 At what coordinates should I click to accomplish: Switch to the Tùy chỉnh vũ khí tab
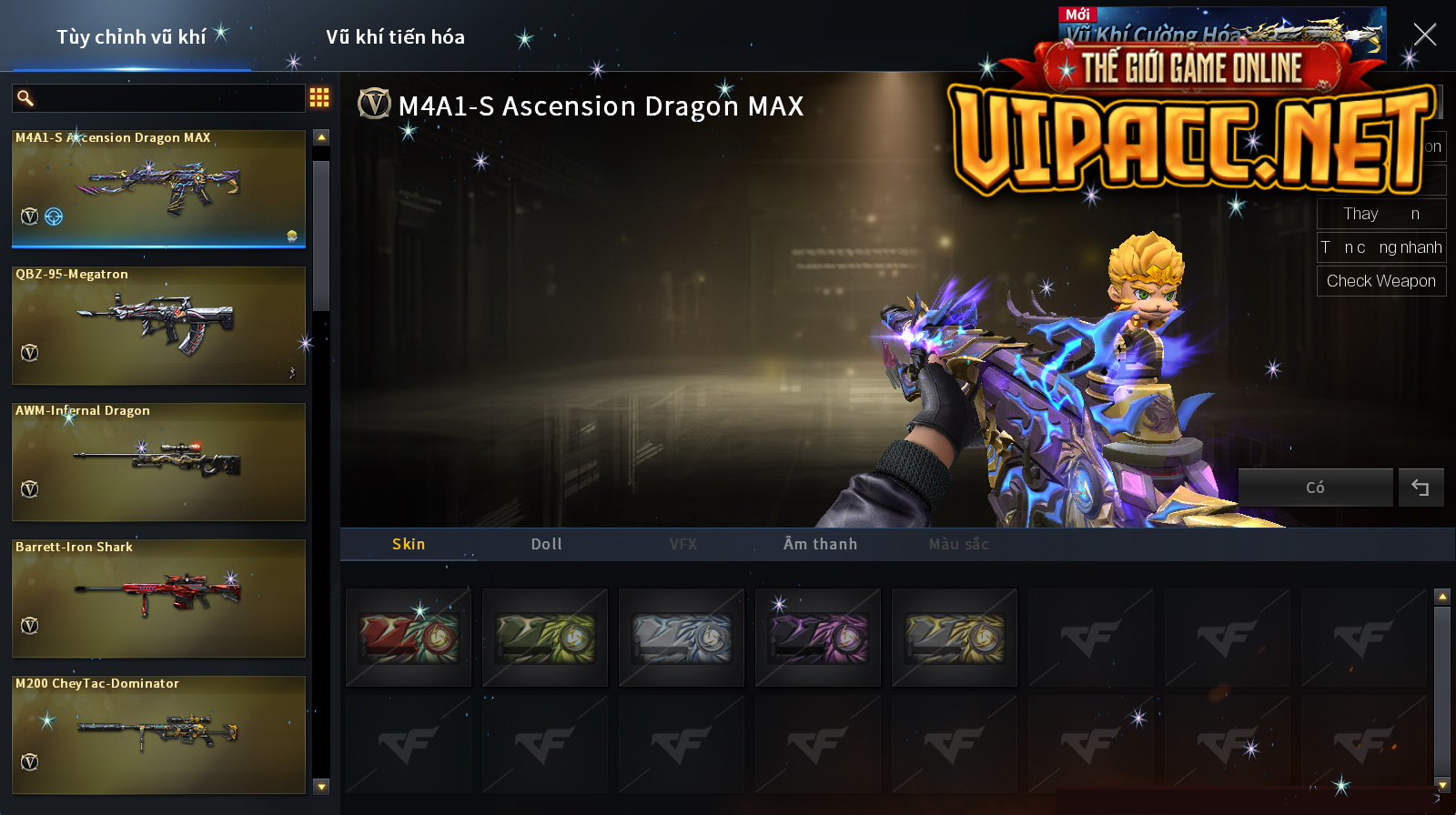tap(131, 37)
